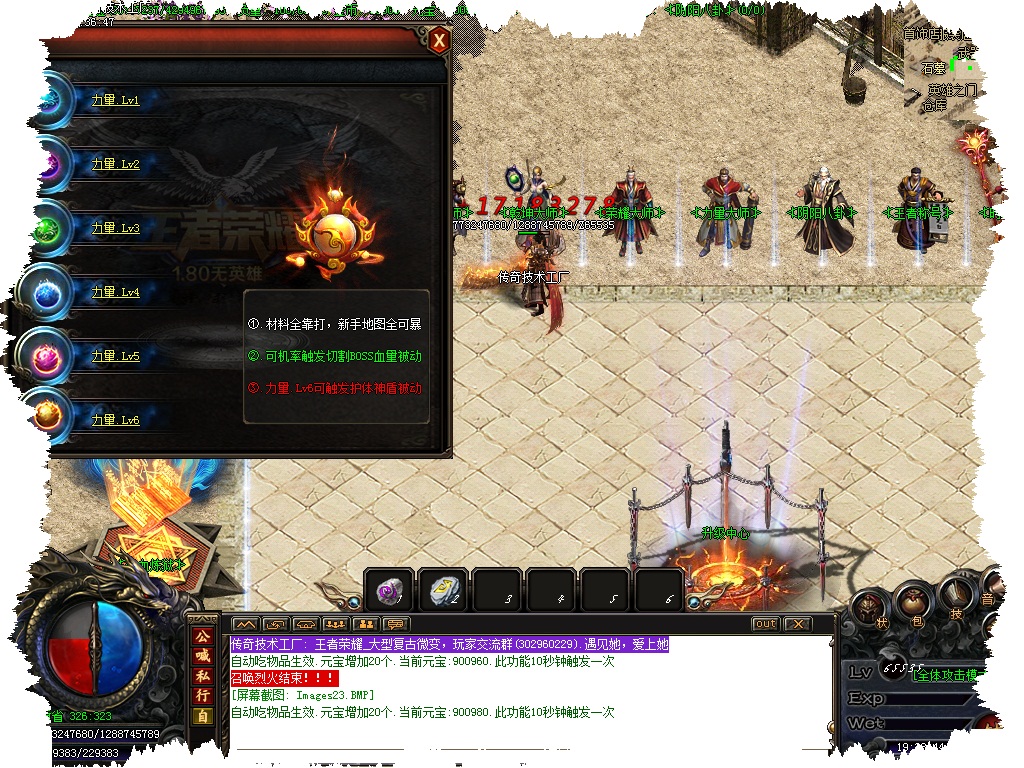Toggle the 自 chat channel button
Image resolution: width=1024 pixels, height=768 pixels.
203,716
